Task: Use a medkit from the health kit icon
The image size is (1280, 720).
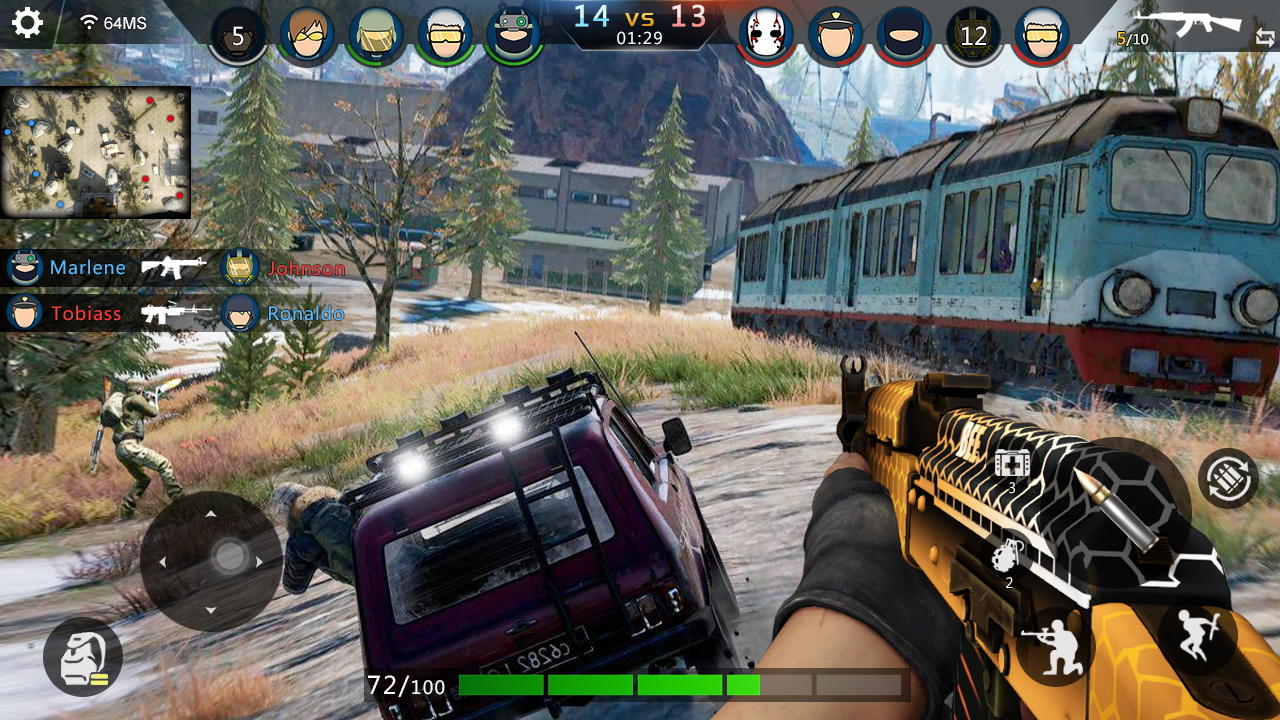Action: coord(1015,462)
